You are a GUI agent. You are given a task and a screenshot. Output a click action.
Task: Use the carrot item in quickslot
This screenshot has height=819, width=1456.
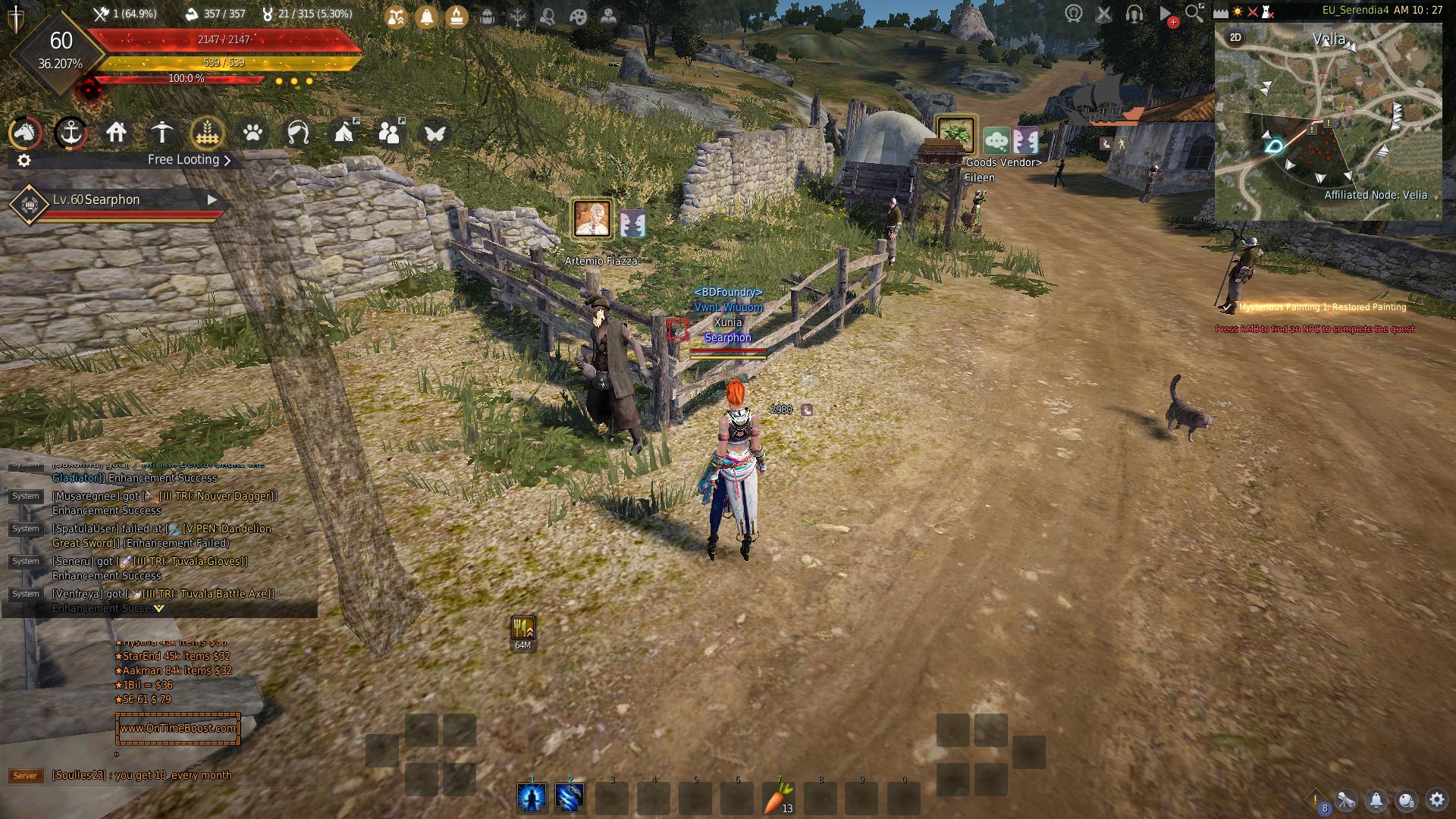click(x=778, y=798)
